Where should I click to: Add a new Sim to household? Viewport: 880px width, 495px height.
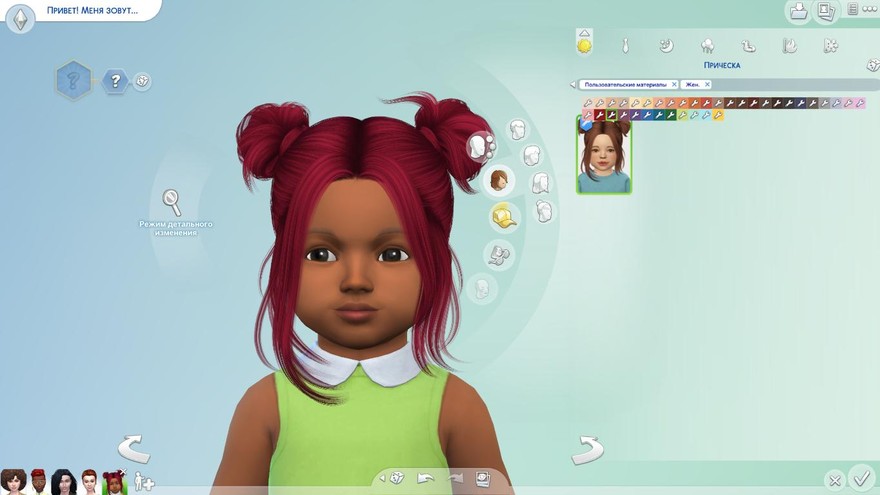pos(144,482)
